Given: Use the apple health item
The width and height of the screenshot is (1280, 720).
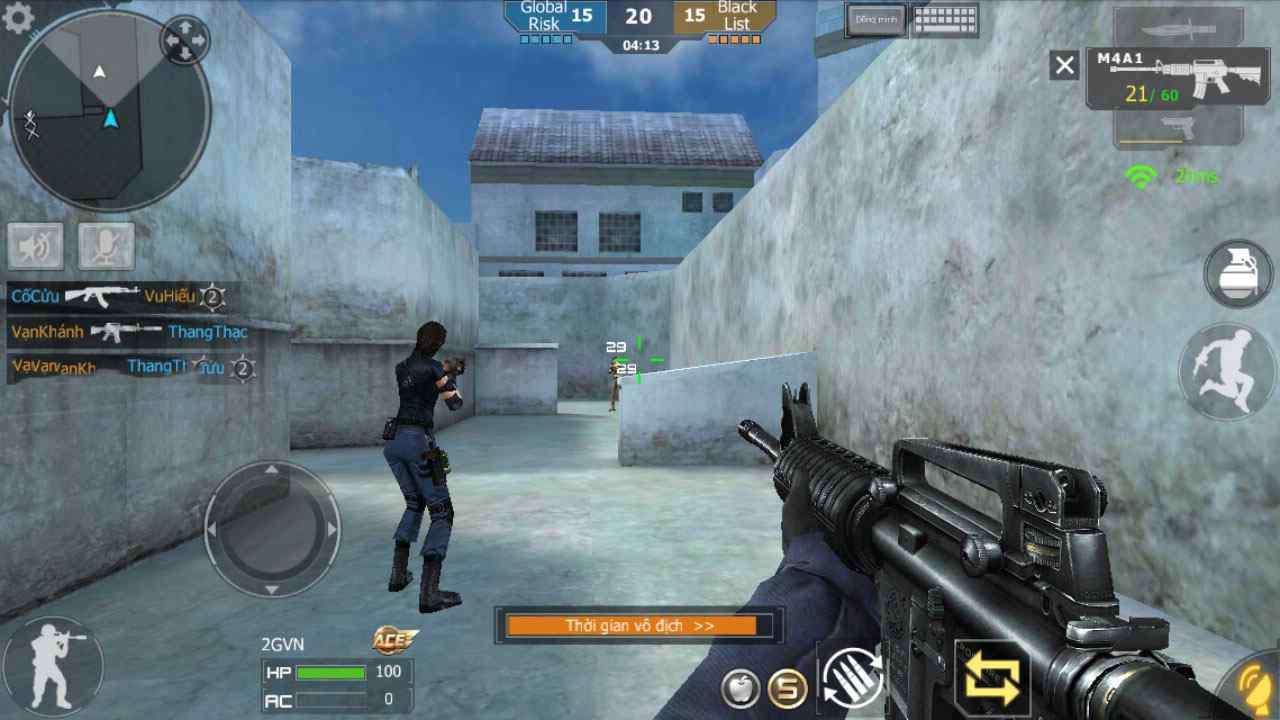Looking at the screenshot, I should (740, 690).
